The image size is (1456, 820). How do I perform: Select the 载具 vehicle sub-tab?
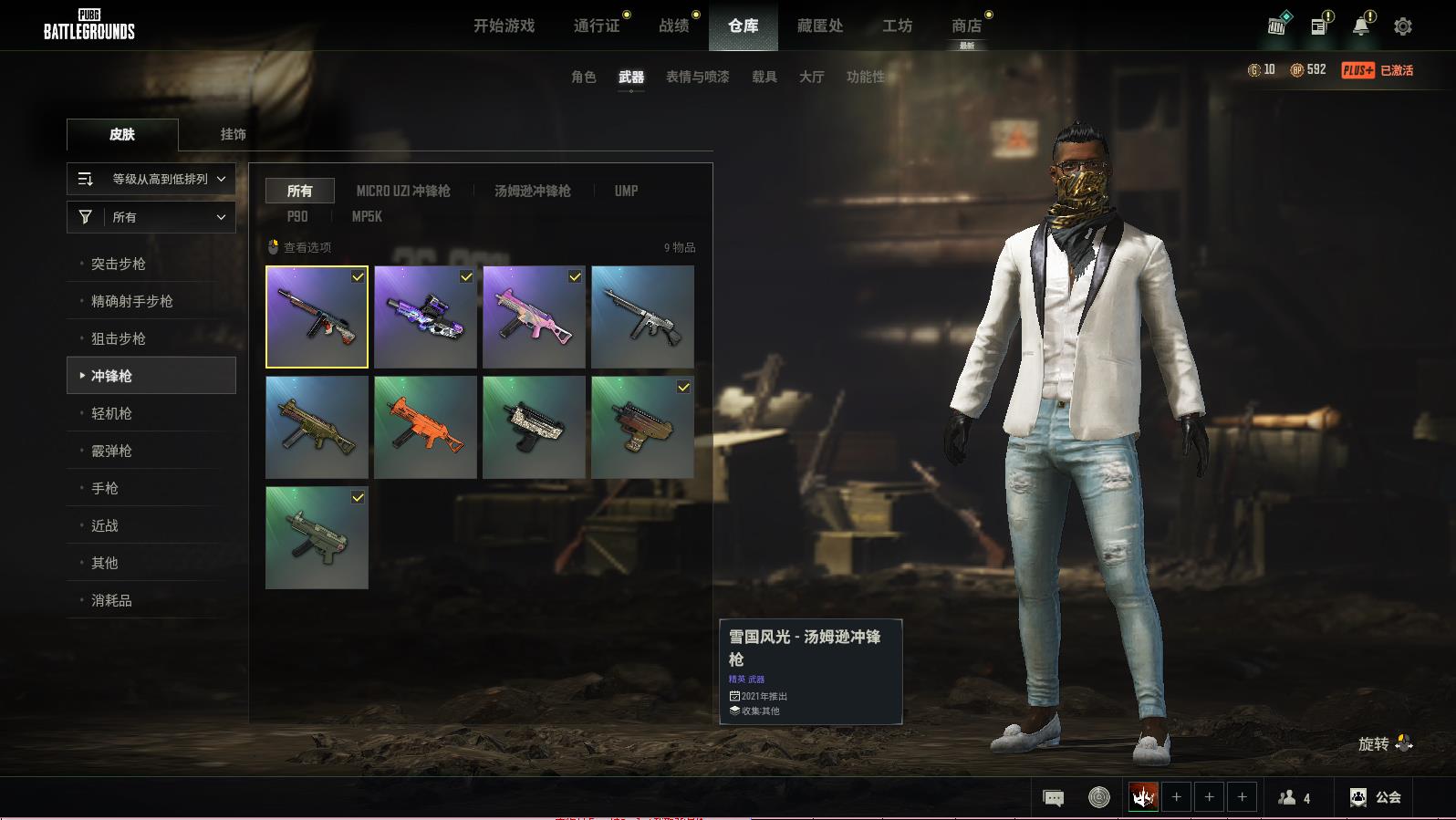(764, 77)
